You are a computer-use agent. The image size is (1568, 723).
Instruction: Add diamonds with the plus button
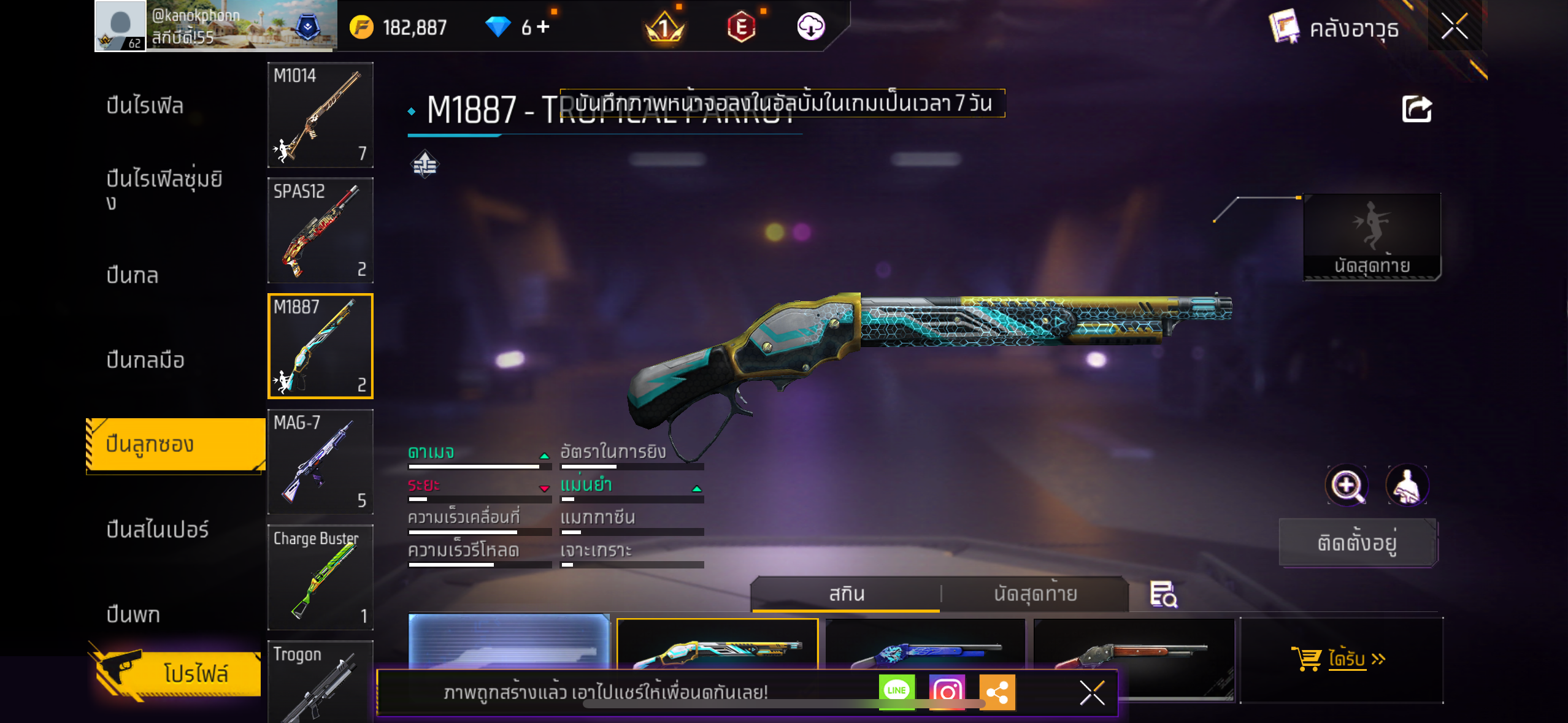pyautogui.click(x=543, y=27)
